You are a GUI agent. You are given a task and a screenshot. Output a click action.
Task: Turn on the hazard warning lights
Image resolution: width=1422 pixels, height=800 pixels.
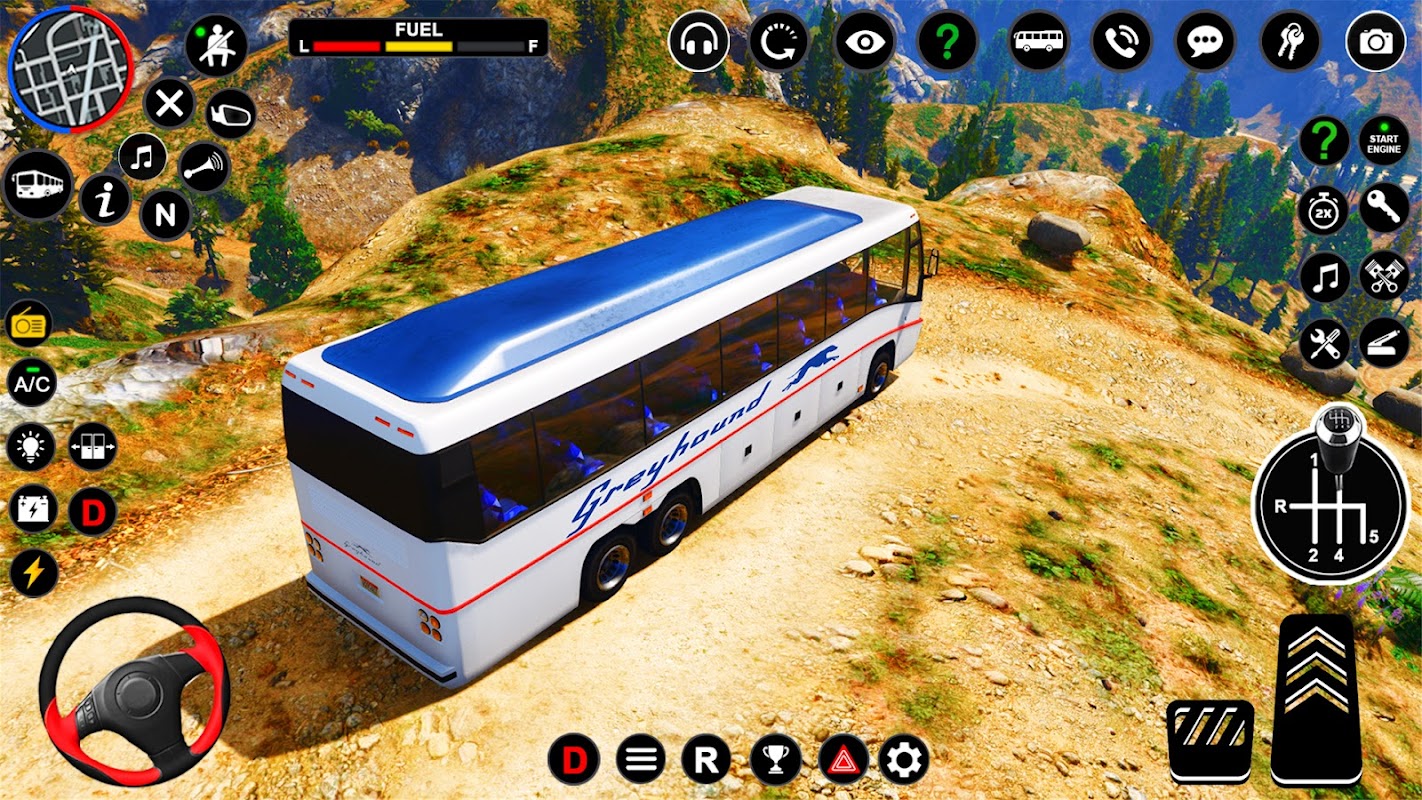pyautogui.click(x=843, y=760)
